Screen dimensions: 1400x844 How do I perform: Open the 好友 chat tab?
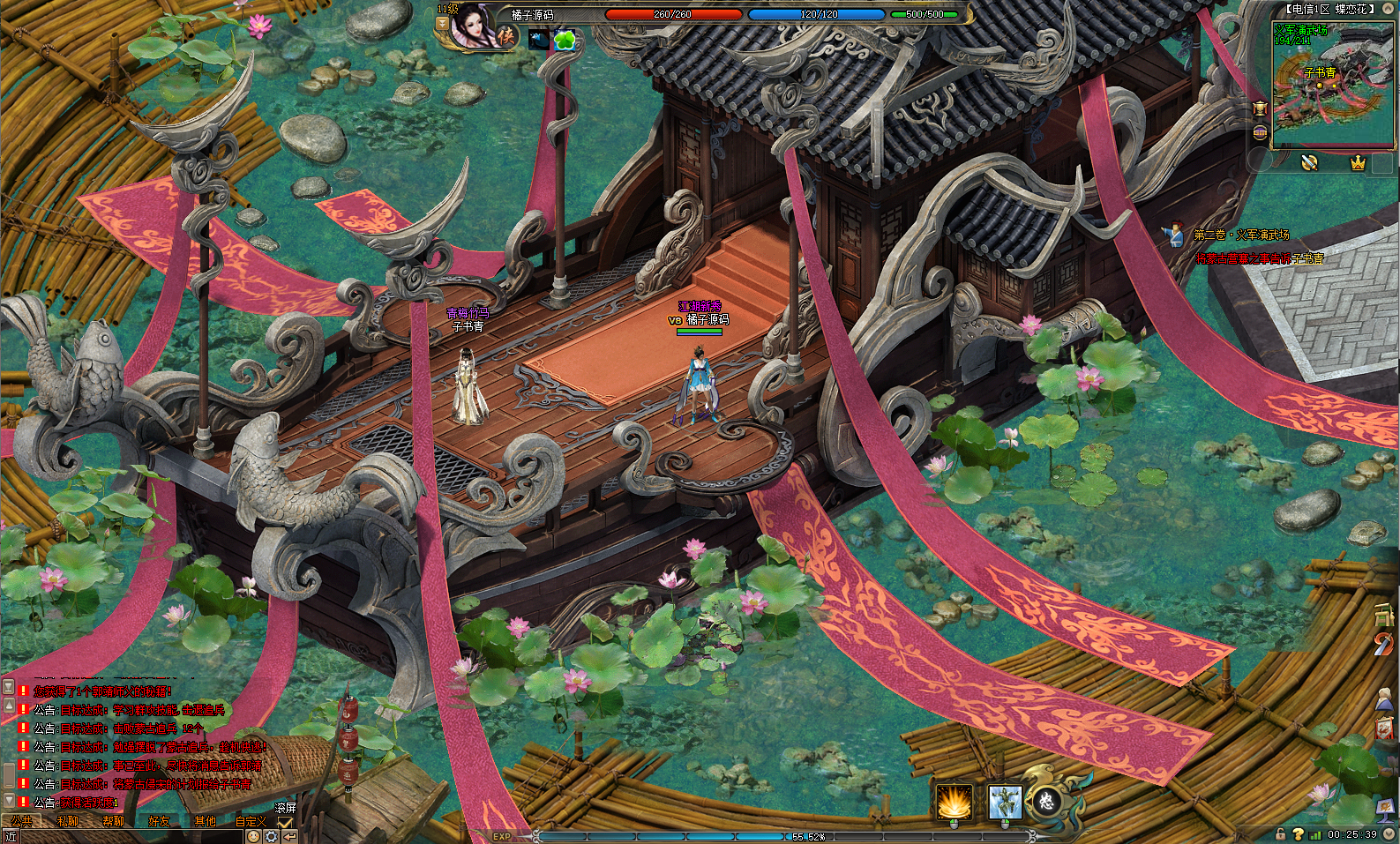click(x=159, y=821)
